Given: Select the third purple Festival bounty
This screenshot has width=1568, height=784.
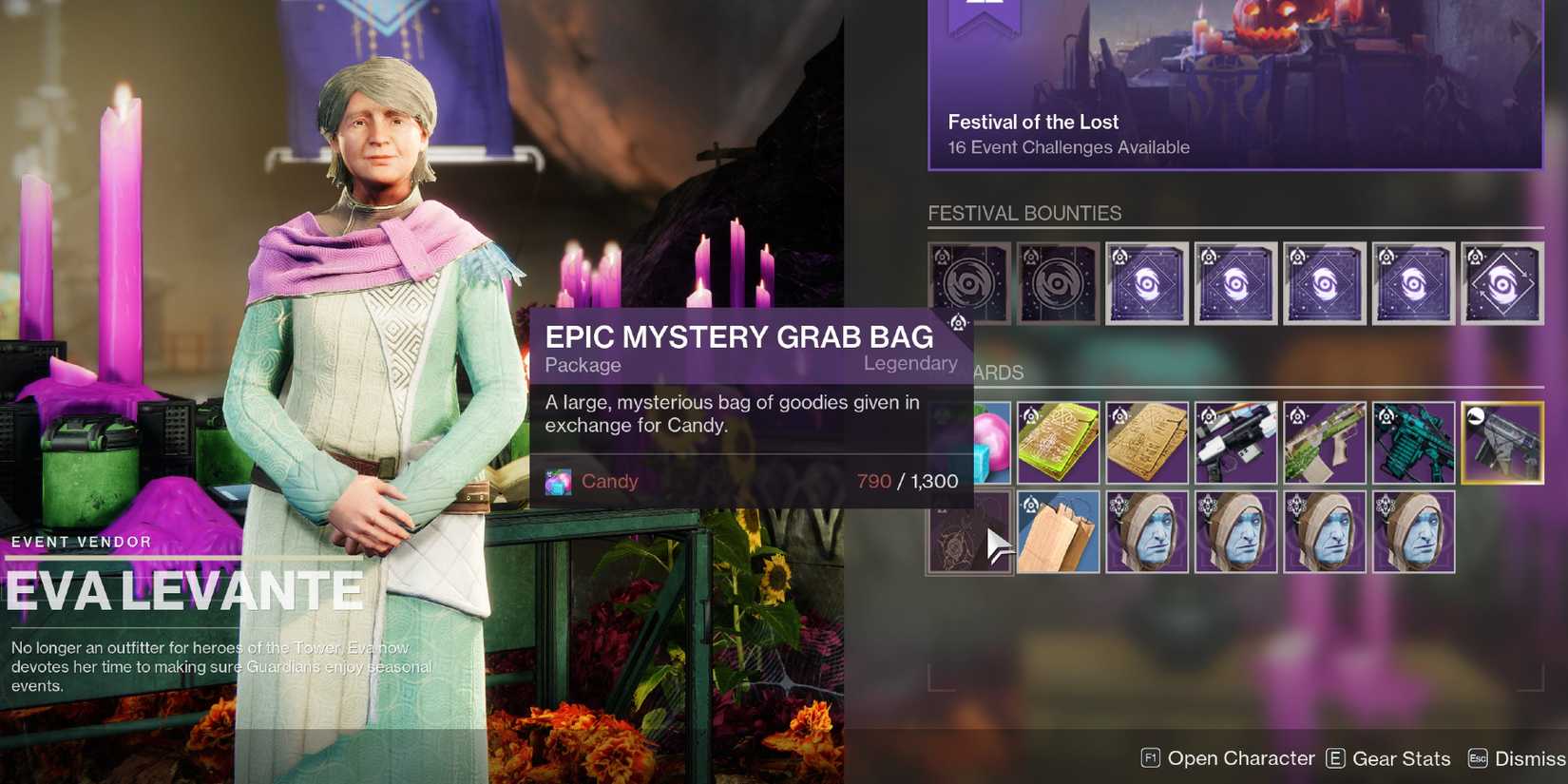Looking at the screenshot, I should pos(1147,282).
